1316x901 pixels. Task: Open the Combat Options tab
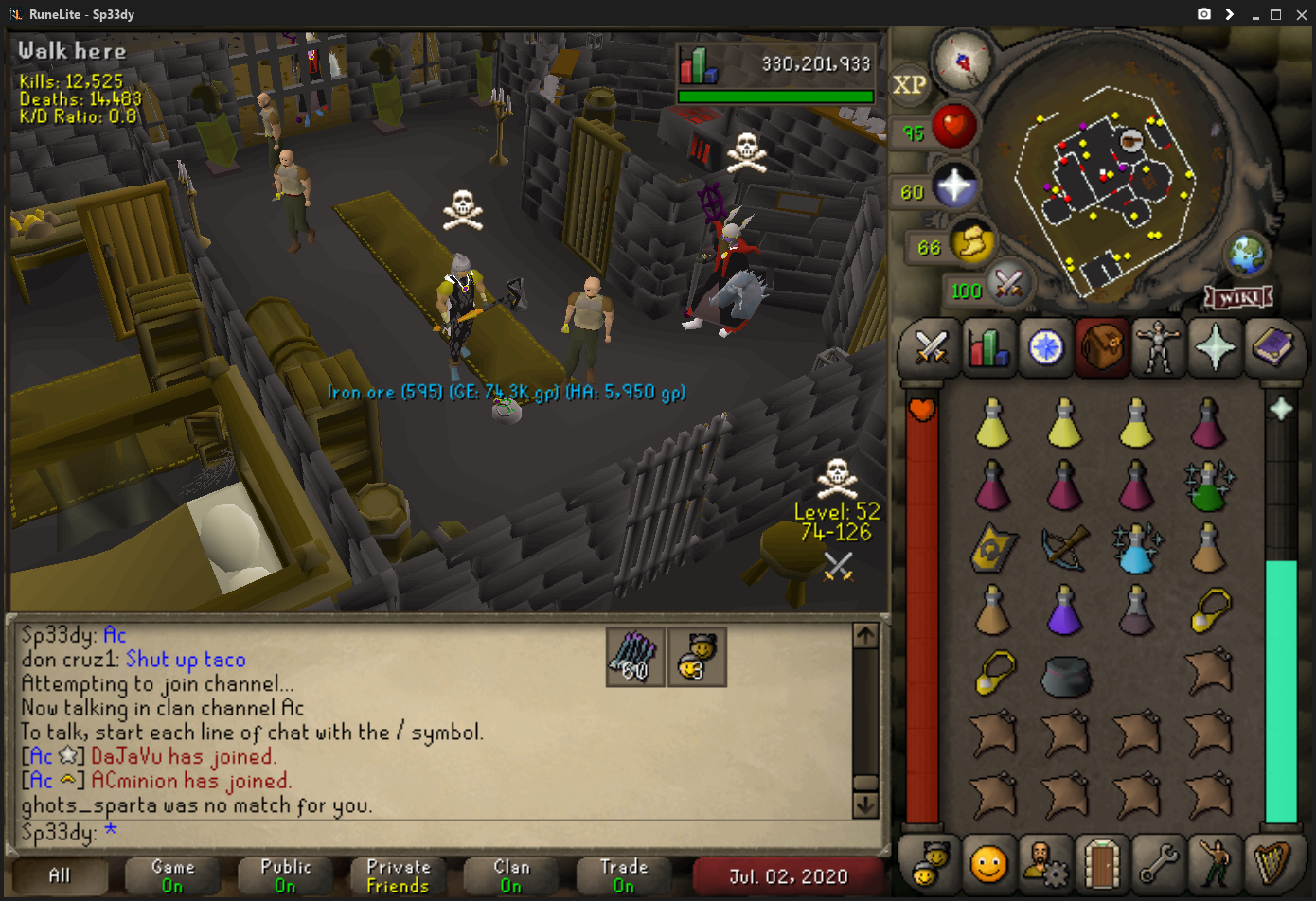932,348
